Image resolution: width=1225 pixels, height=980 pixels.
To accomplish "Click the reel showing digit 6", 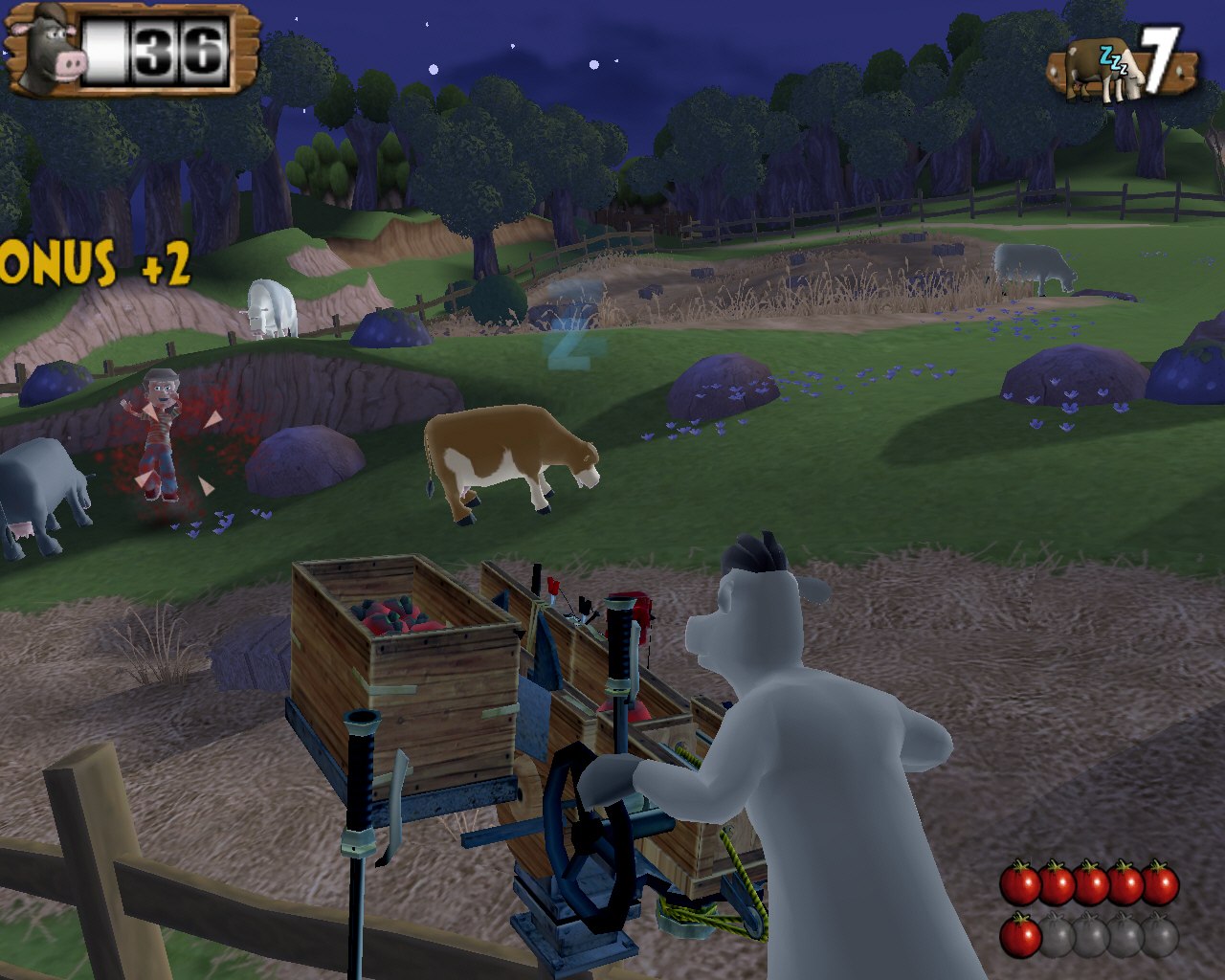I will [201, 50].
